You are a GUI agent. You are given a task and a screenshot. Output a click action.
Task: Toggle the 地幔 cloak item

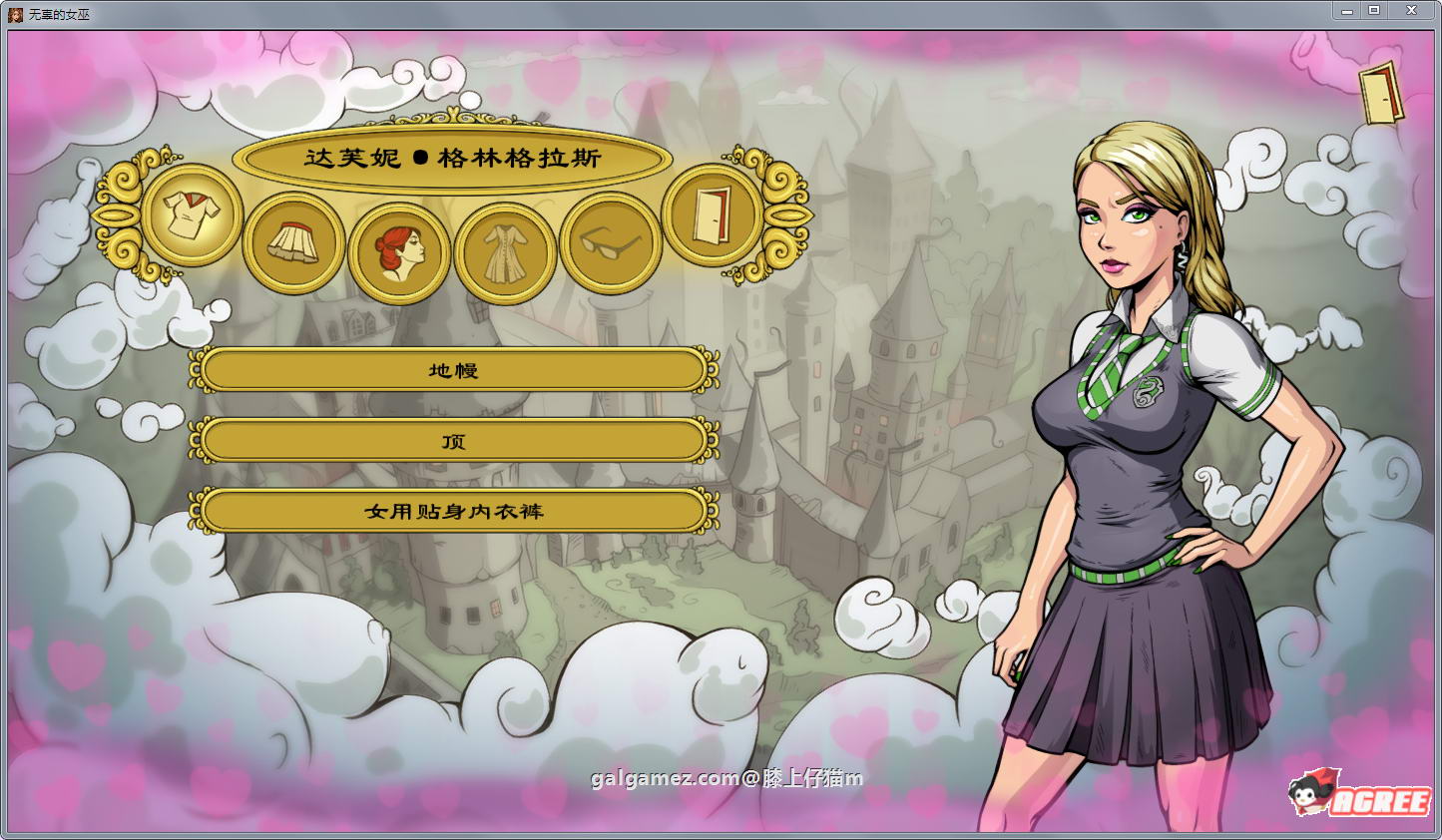[455, 369]
